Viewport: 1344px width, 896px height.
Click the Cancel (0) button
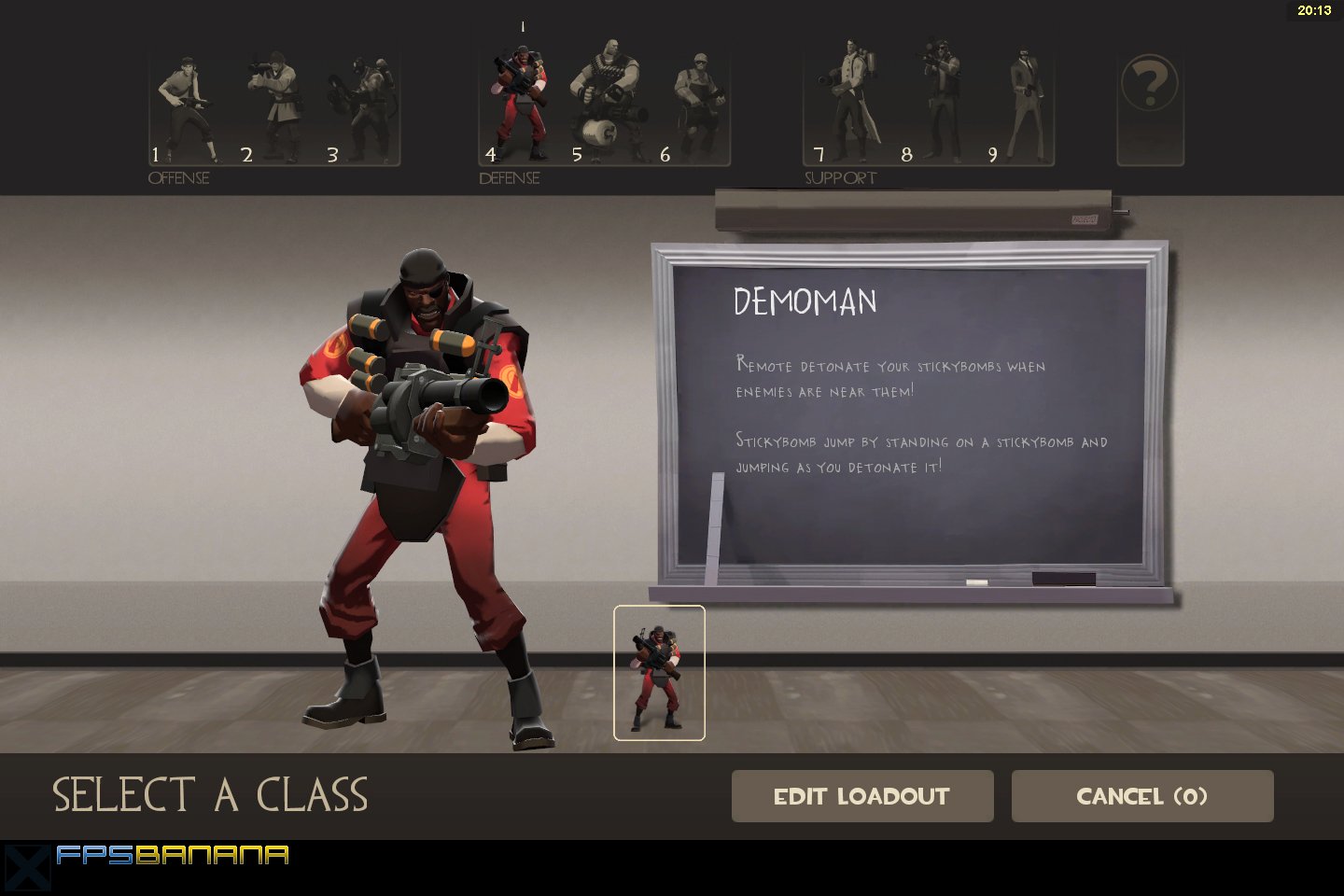click(1141, 796)
